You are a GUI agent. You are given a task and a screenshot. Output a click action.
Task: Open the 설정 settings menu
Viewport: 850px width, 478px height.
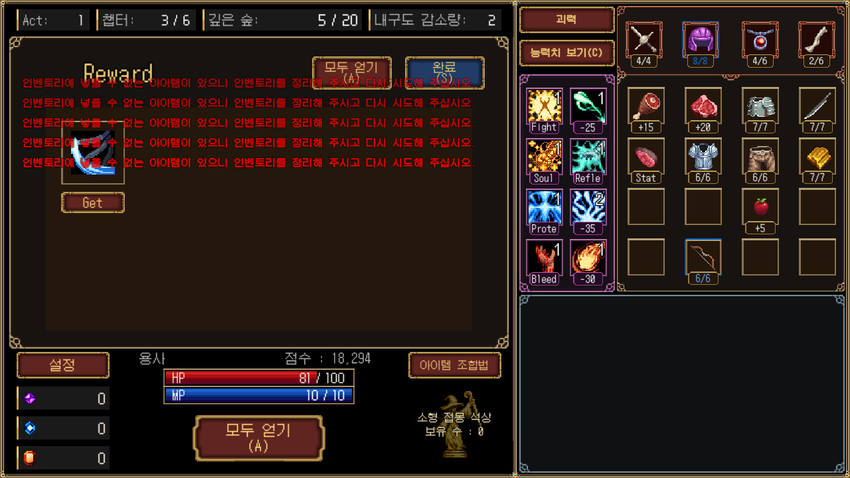[49, 365]
